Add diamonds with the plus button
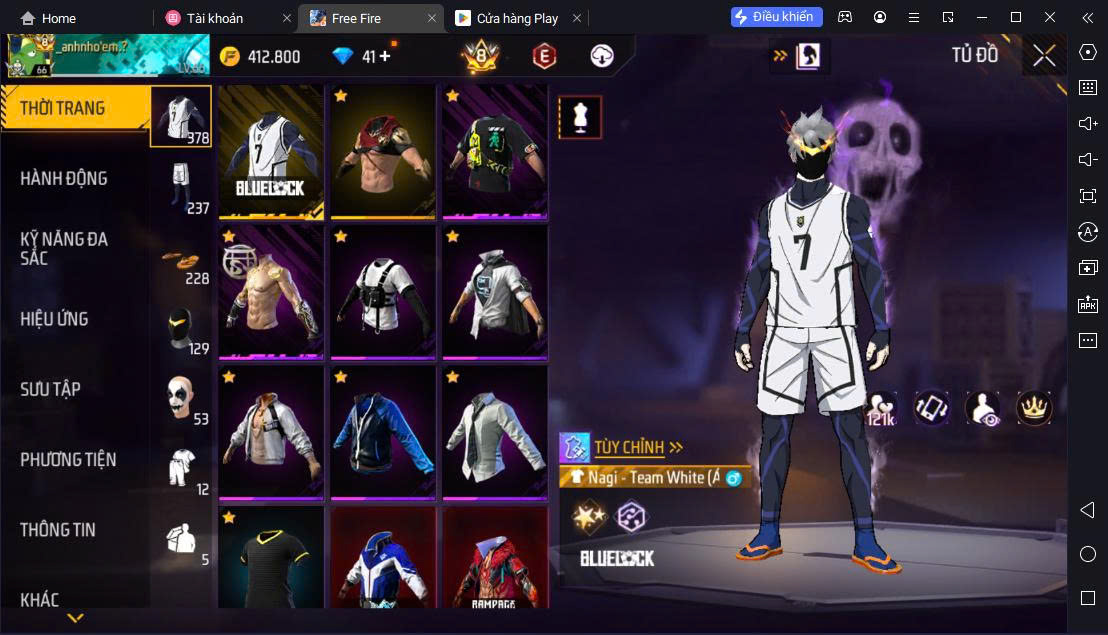Image resolution: width=1108 pixels, height=635 pixels. (x=385, y=57)
